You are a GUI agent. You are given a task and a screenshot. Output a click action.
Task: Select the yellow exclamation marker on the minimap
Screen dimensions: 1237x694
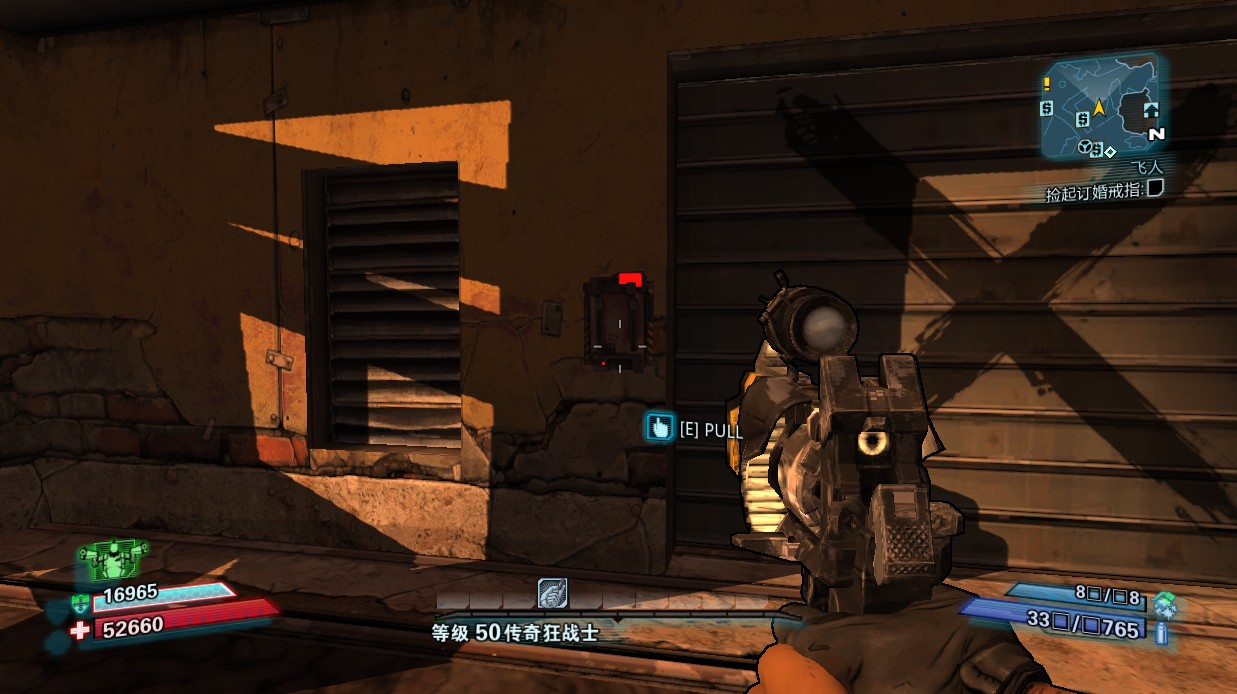(x=1047, y=84)
